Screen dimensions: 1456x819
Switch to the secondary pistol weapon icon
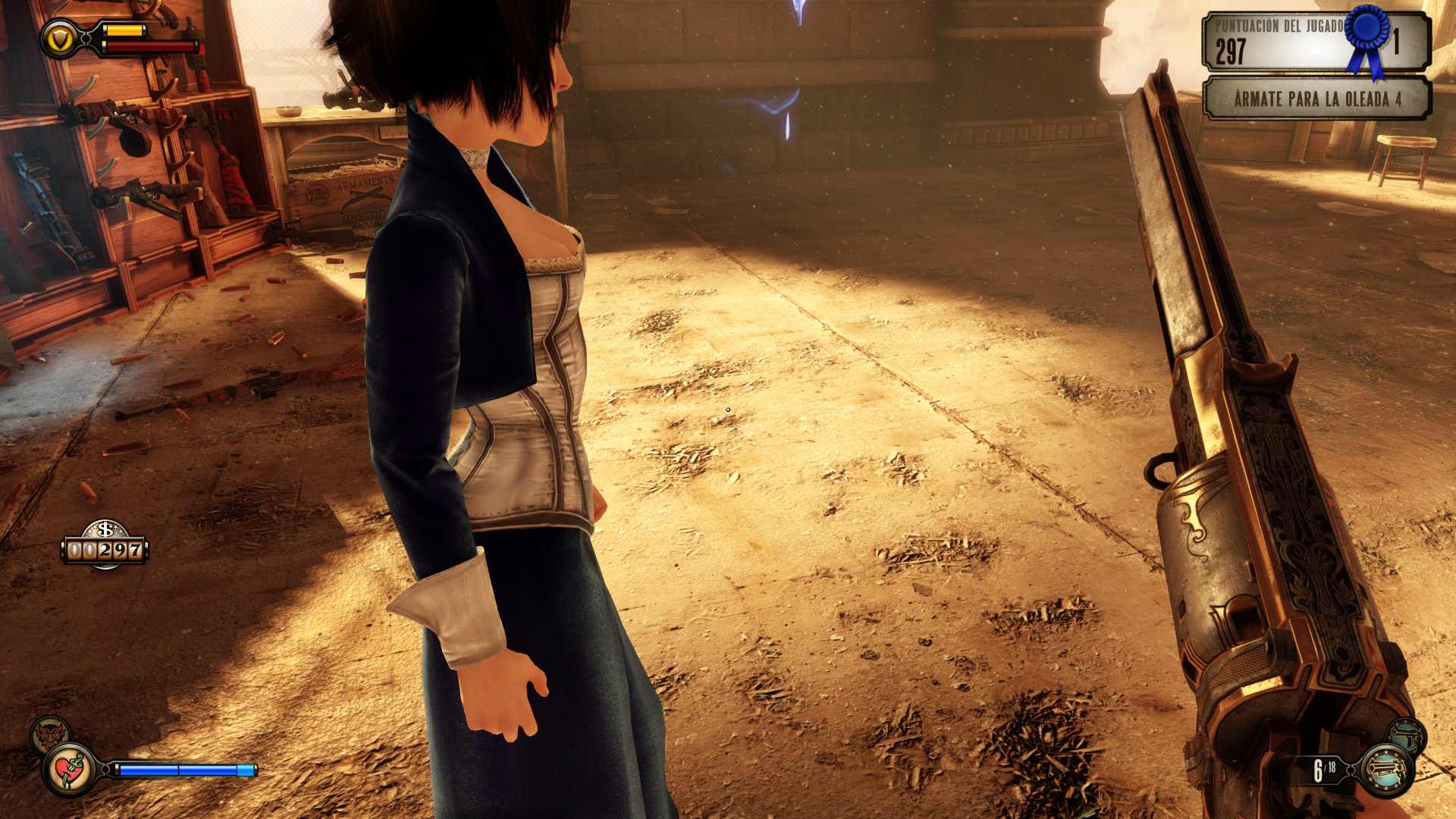(x=1407, y=735)
